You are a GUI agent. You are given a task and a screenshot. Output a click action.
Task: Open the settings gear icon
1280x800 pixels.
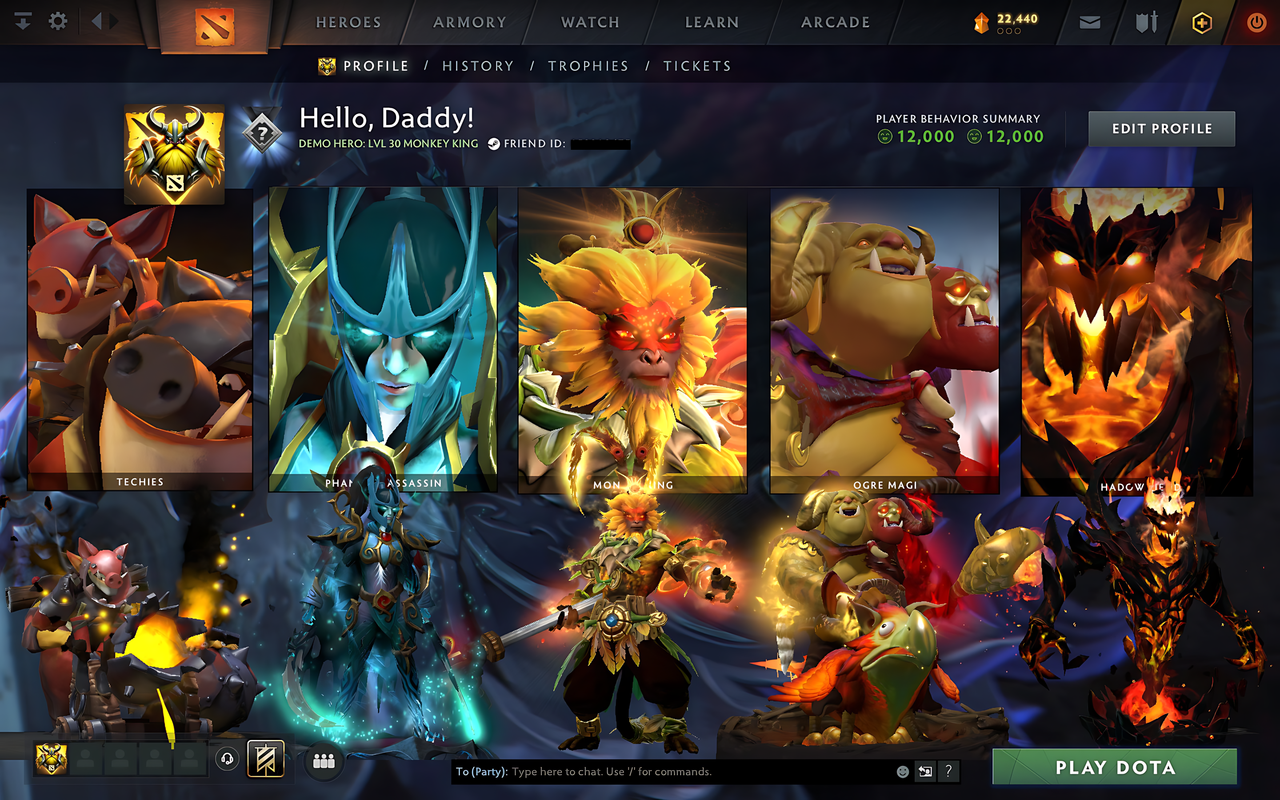point(57,21)
